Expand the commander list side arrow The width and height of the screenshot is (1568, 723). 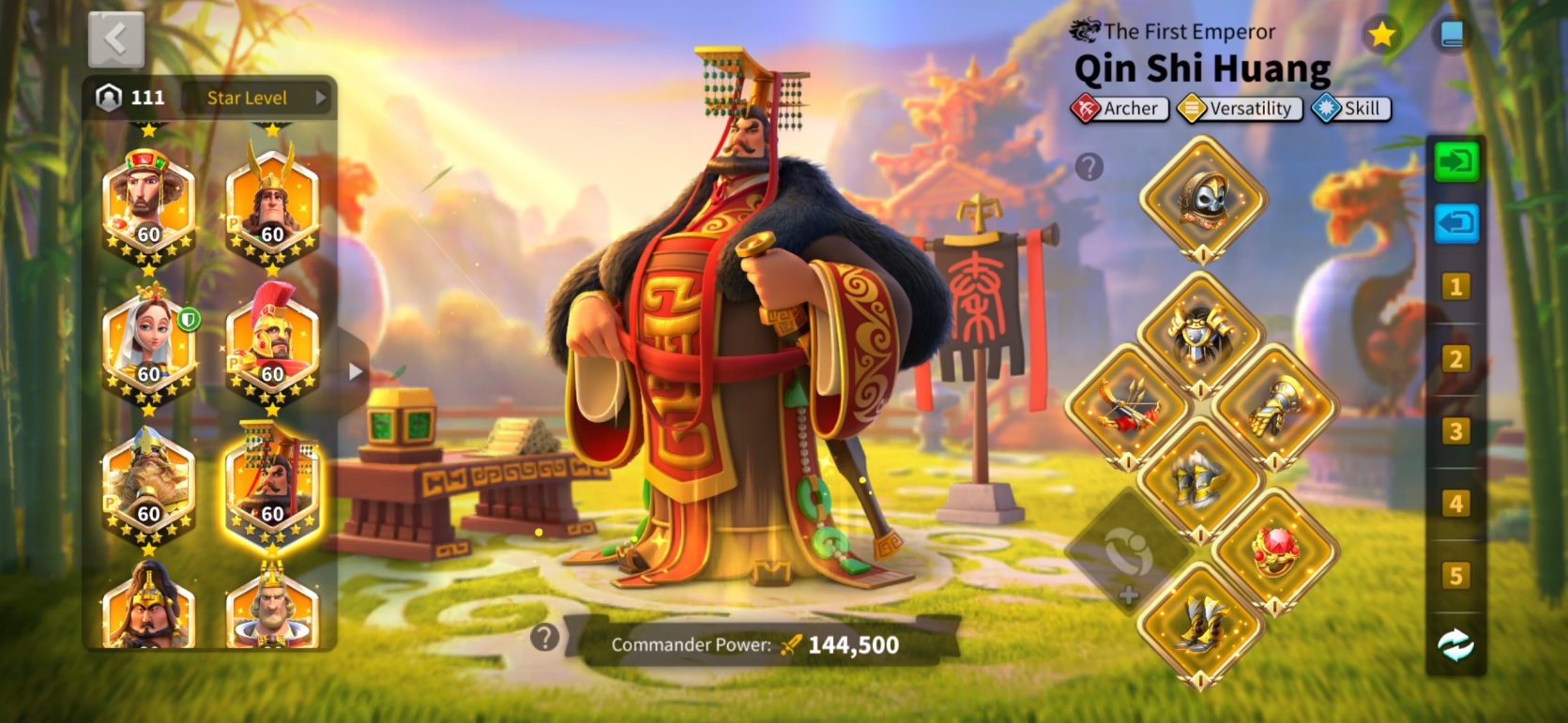point(355,372)
